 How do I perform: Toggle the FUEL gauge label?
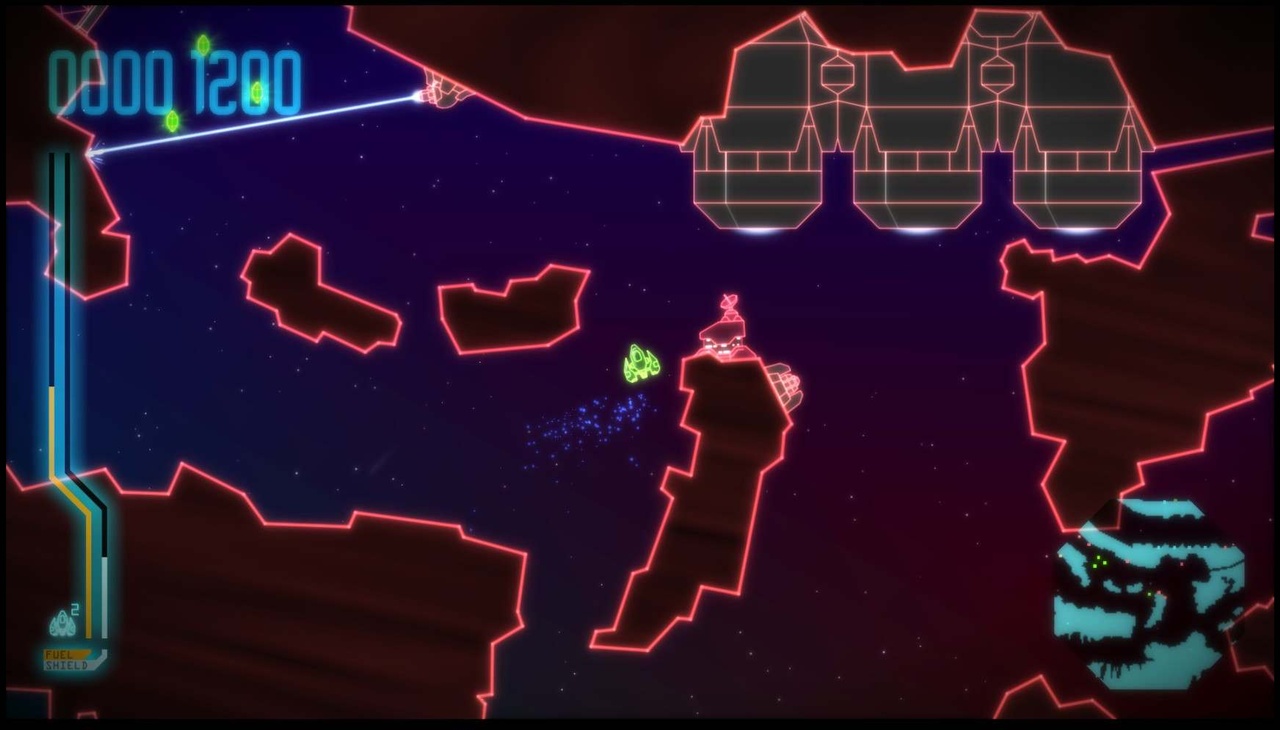(58, 655)
